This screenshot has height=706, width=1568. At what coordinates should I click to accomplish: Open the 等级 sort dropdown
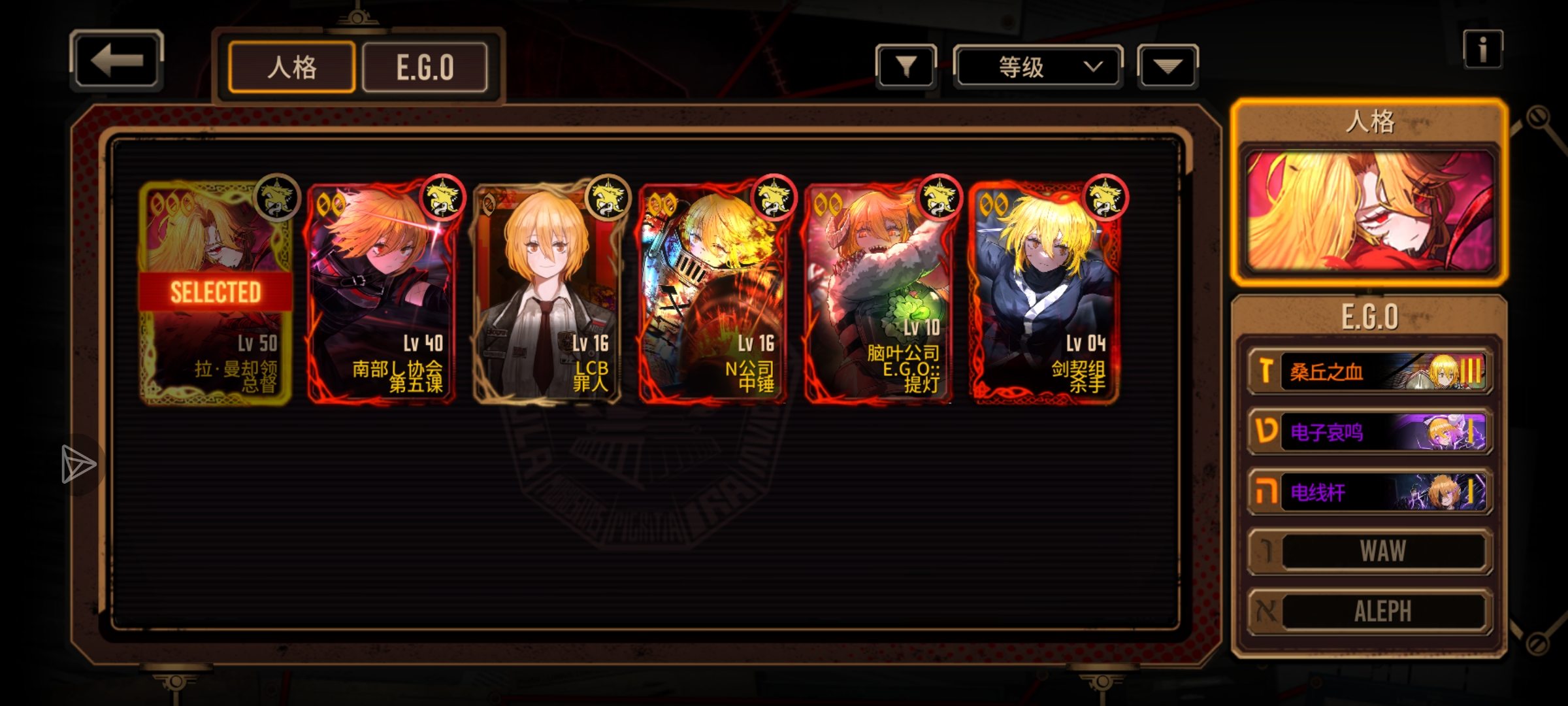point(1037,67)
